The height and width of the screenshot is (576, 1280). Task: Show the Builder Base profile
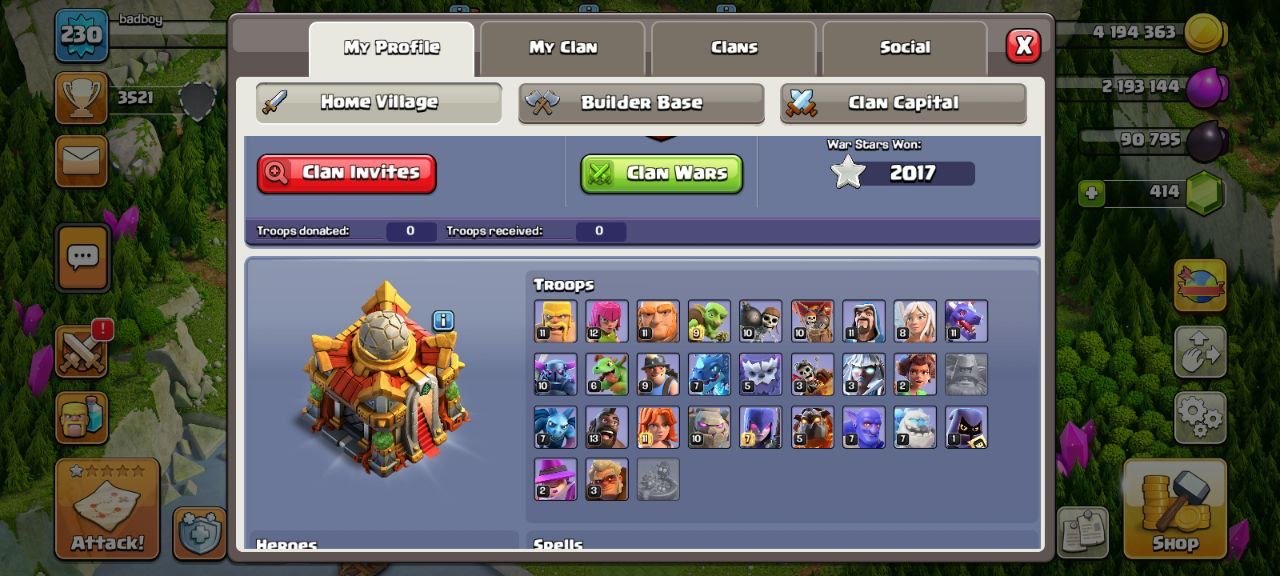coord(641,103)
